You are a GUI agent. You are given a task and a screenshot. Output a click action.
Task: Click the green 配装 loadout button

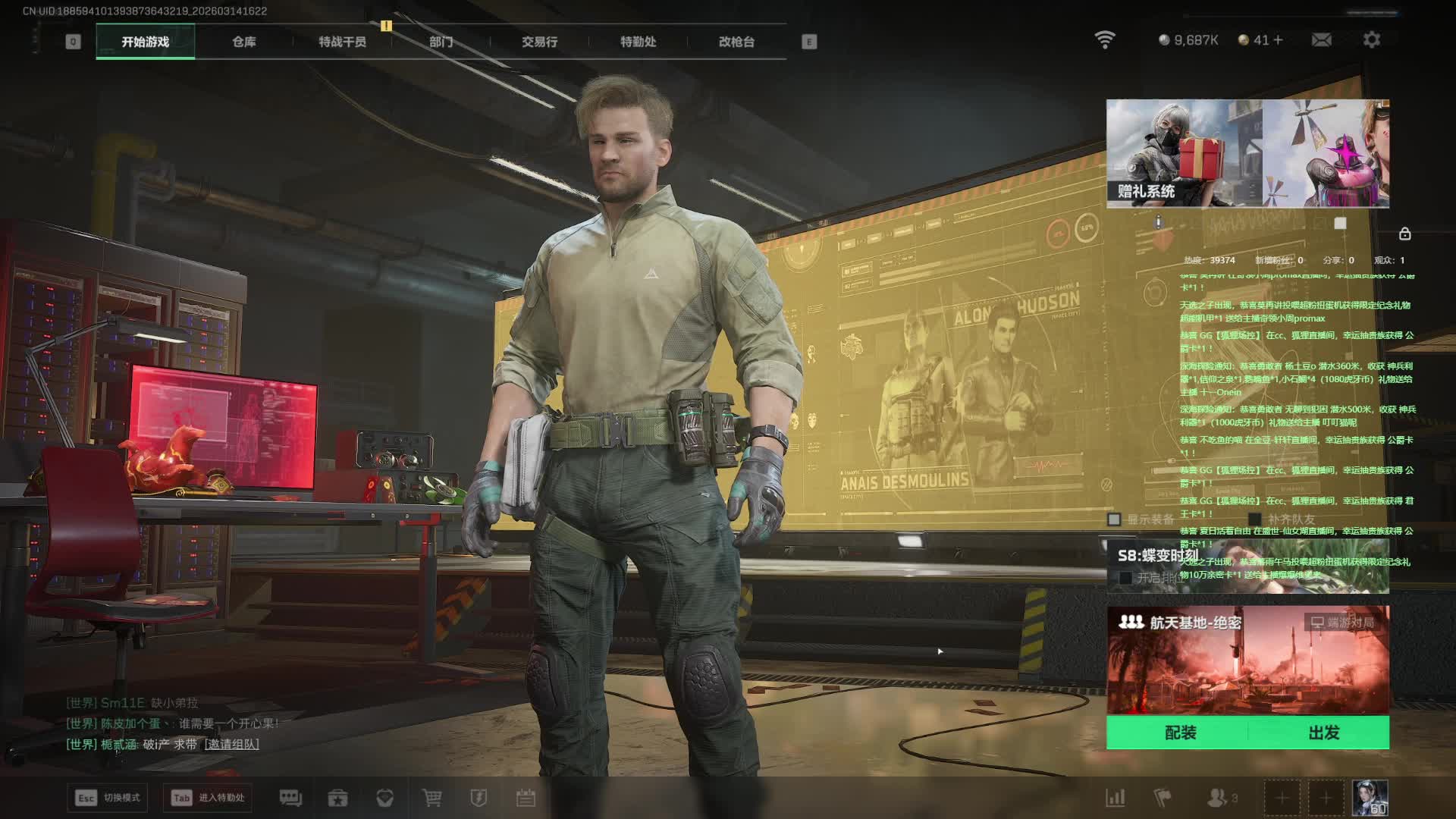pyautogui.click(x=1180, y=733)
